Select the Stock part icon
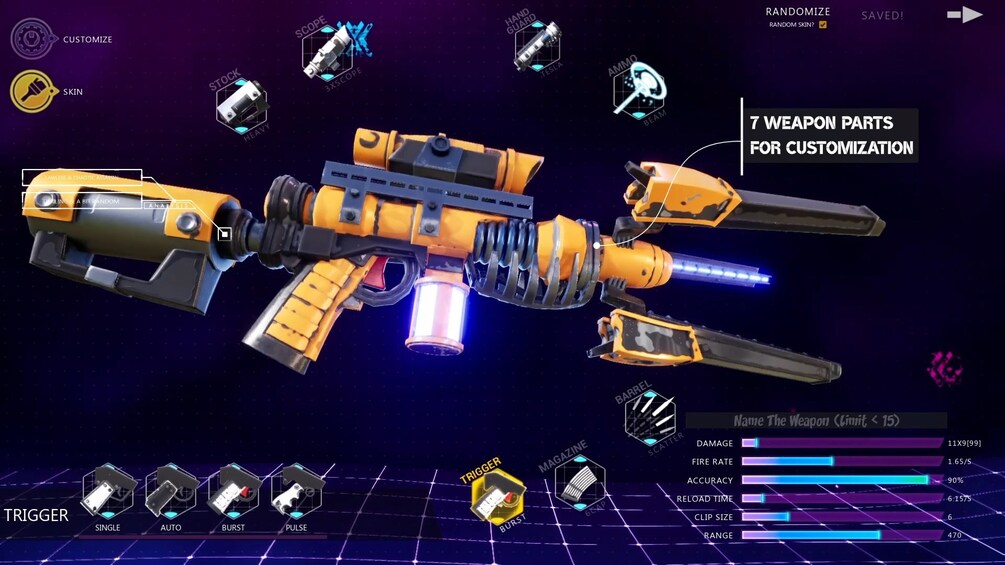This screenshot has height=565, width=1005. 241,104
